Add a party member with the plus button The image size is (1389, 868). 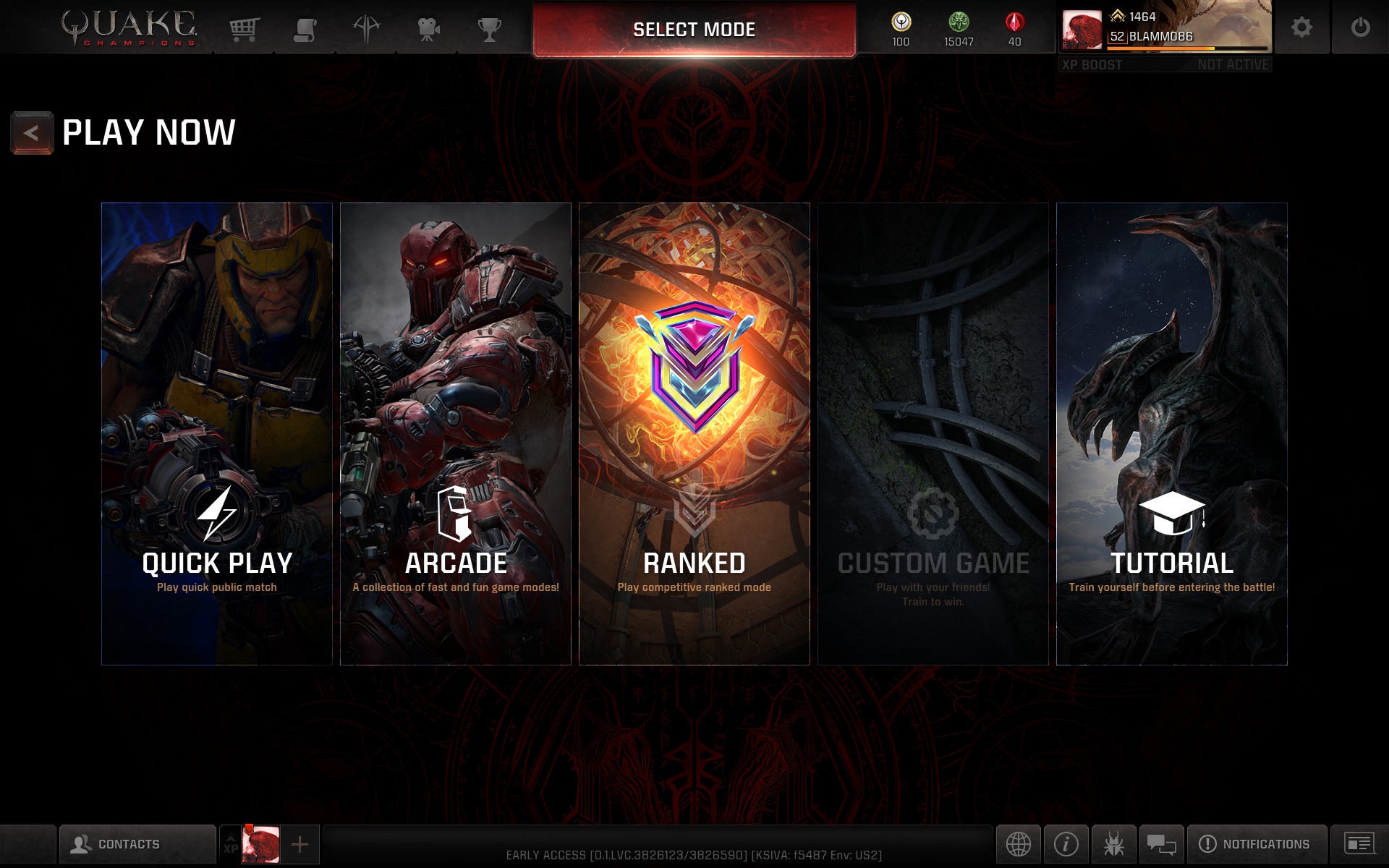click(x=300, y=844)
